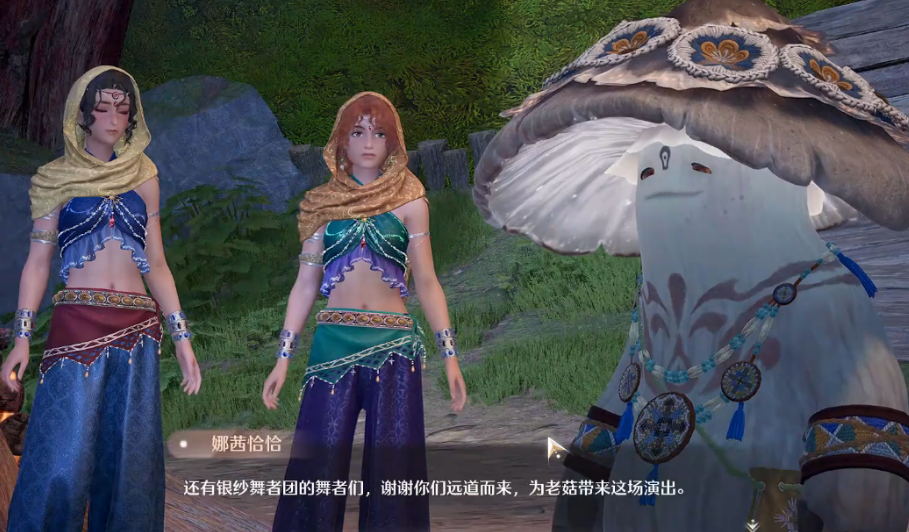Click the continue arrow below the dialogue text
This screenshot has width=909, height=532.
click(752, 523)
